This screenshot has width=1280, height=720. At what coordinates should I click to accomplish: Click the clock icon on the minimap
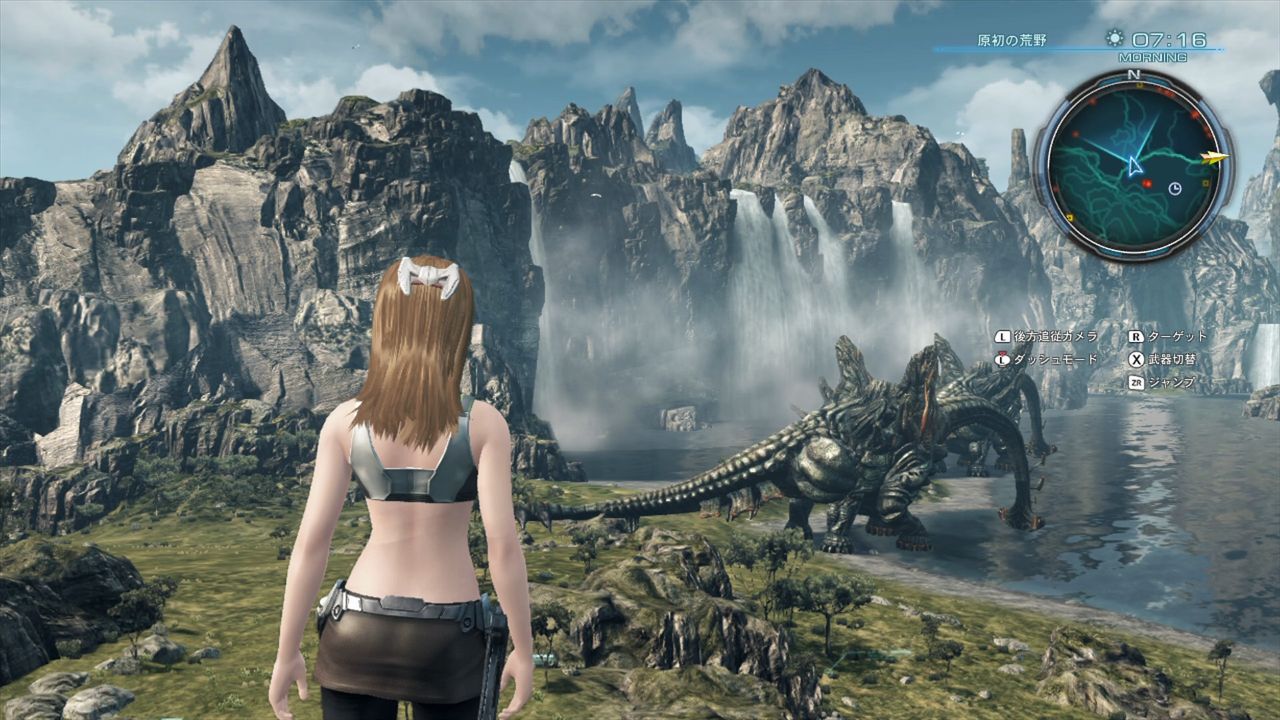1175,188
